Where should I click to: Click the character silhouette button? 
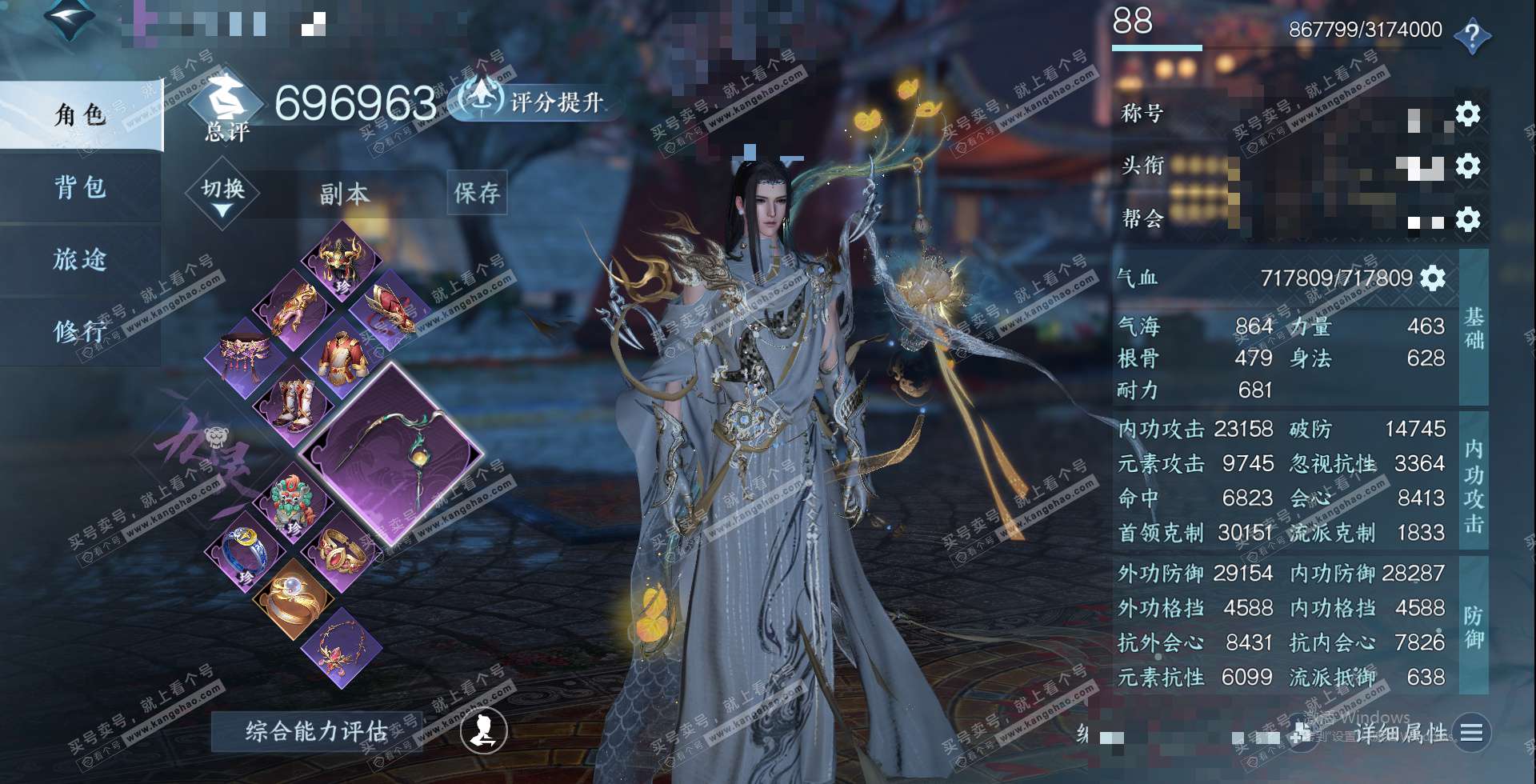[x=484, y=730]
